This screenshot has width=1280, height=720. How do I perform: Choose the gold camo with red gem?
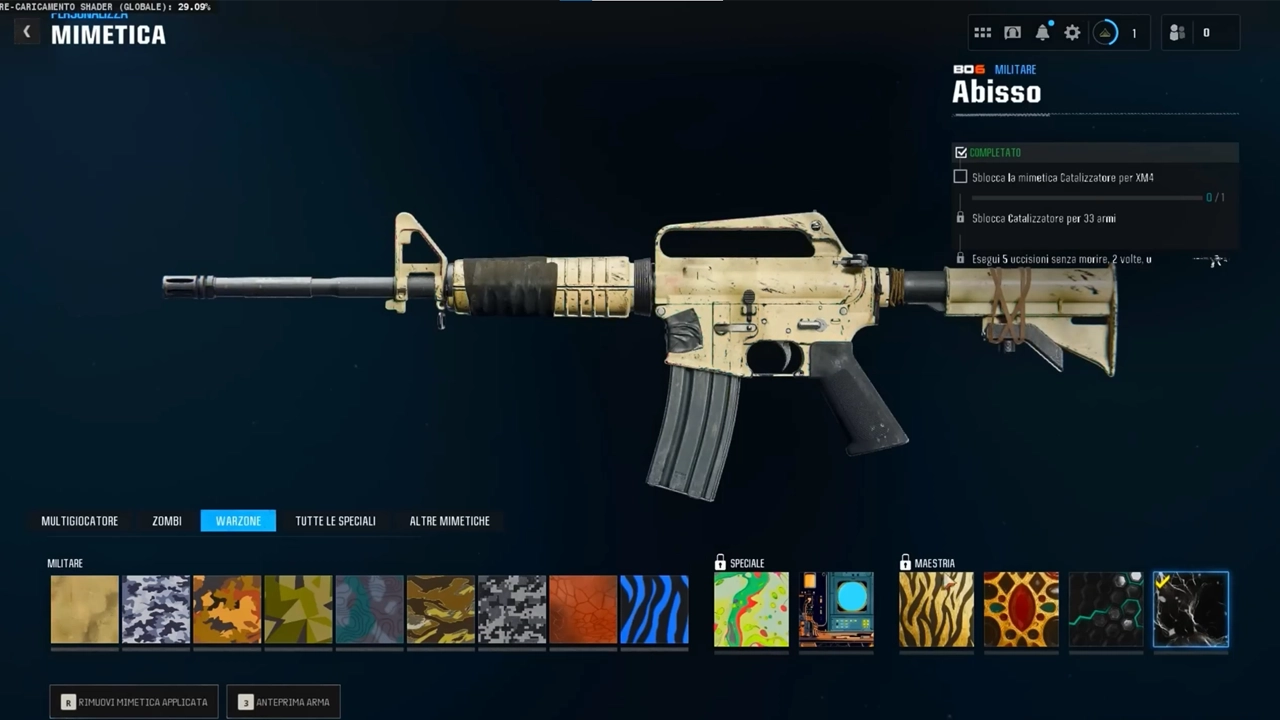(x=1021, y=609)
